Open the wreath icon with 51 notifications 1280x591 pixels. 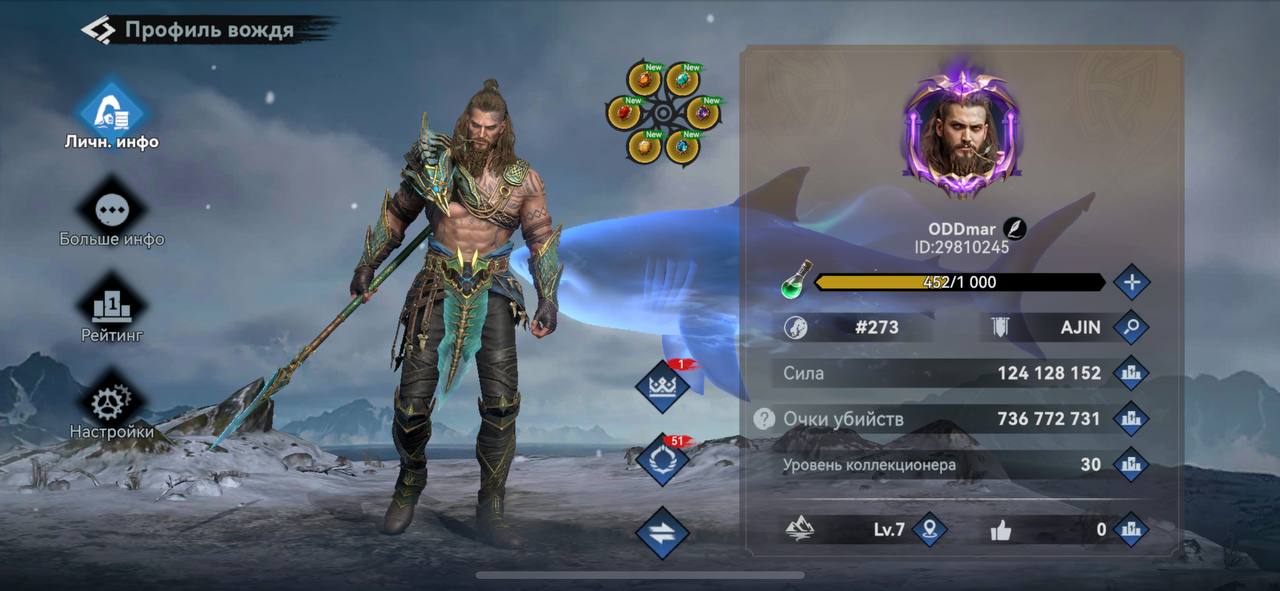click(662, 460)
